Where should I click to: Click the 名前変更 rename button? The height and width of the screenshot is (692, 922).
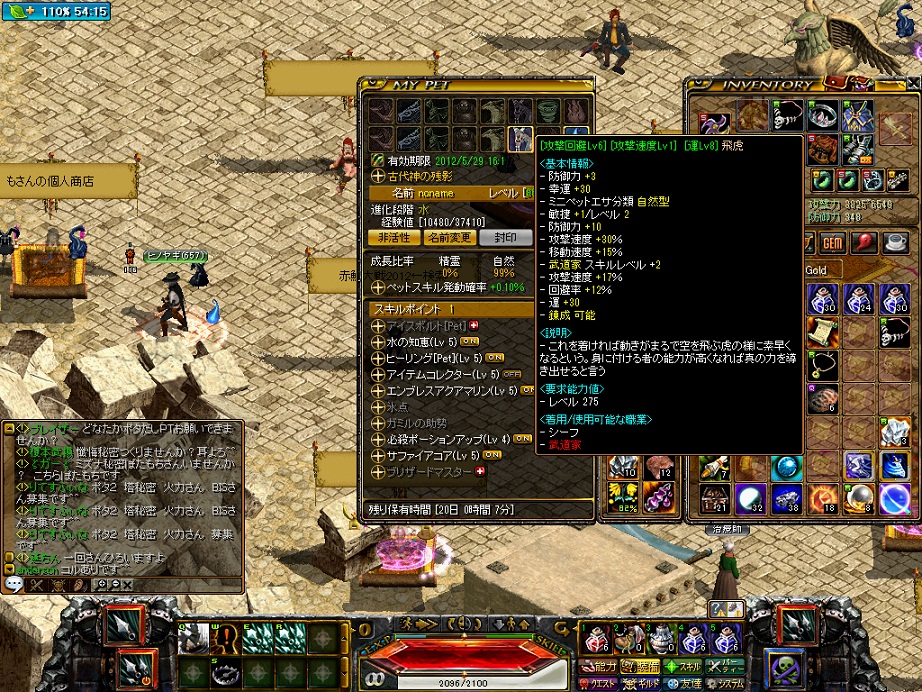[x=449, y=237]
